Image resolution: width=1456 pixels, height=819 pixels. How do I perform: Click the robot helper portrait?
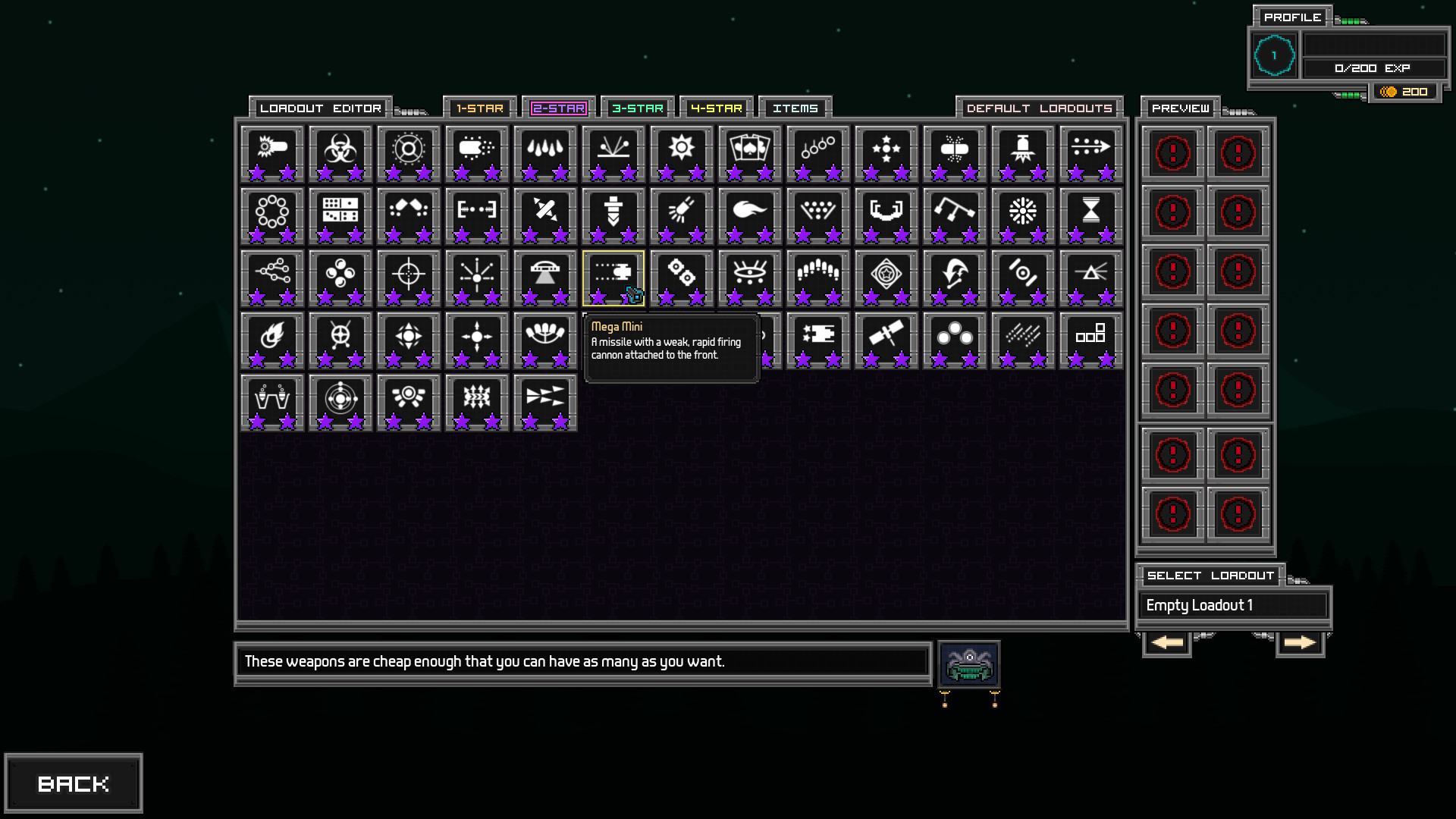pyautogui.click(x=969, y=664)
